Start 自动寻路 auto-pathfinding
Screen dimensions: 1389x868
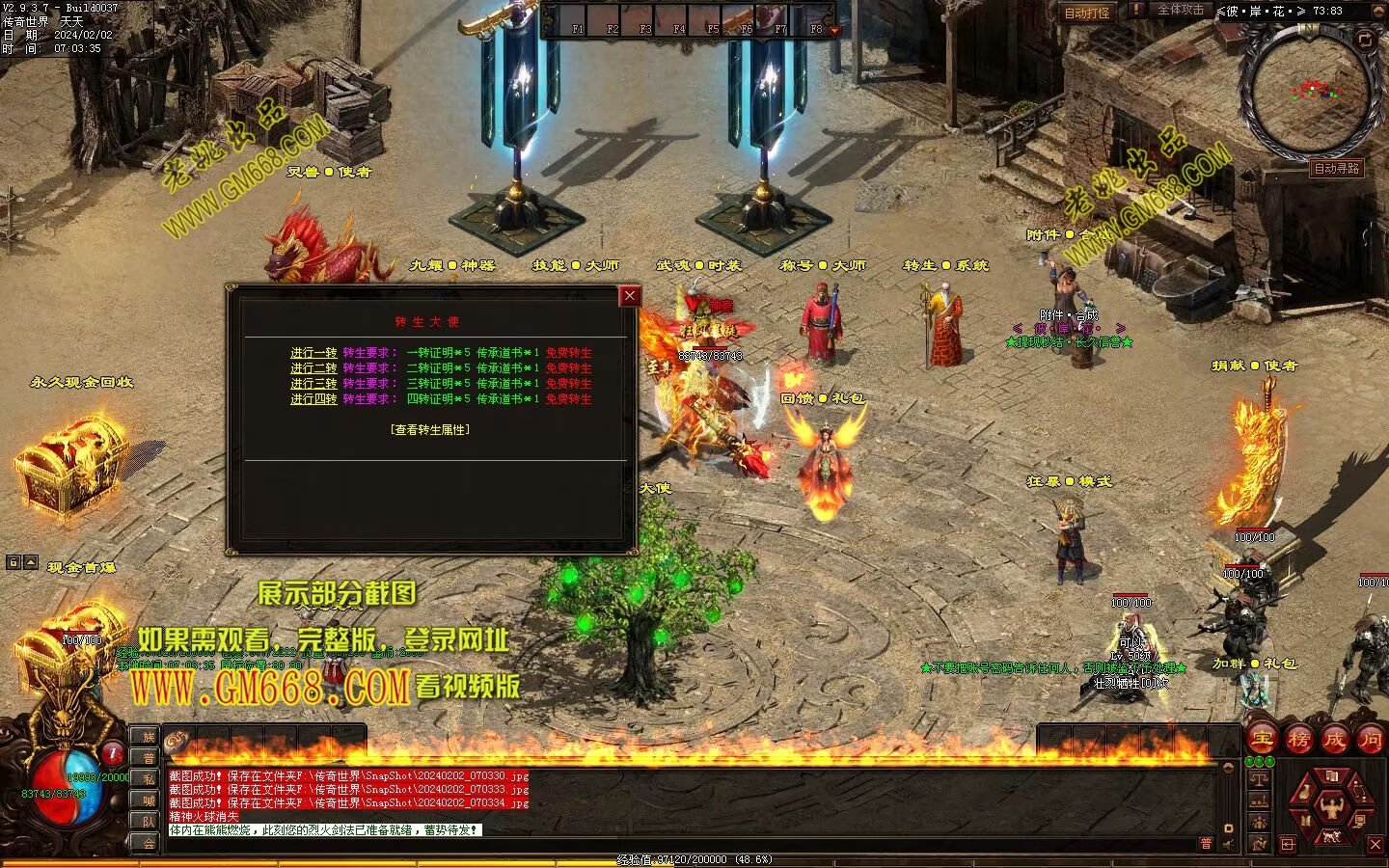click(1336, 169)
